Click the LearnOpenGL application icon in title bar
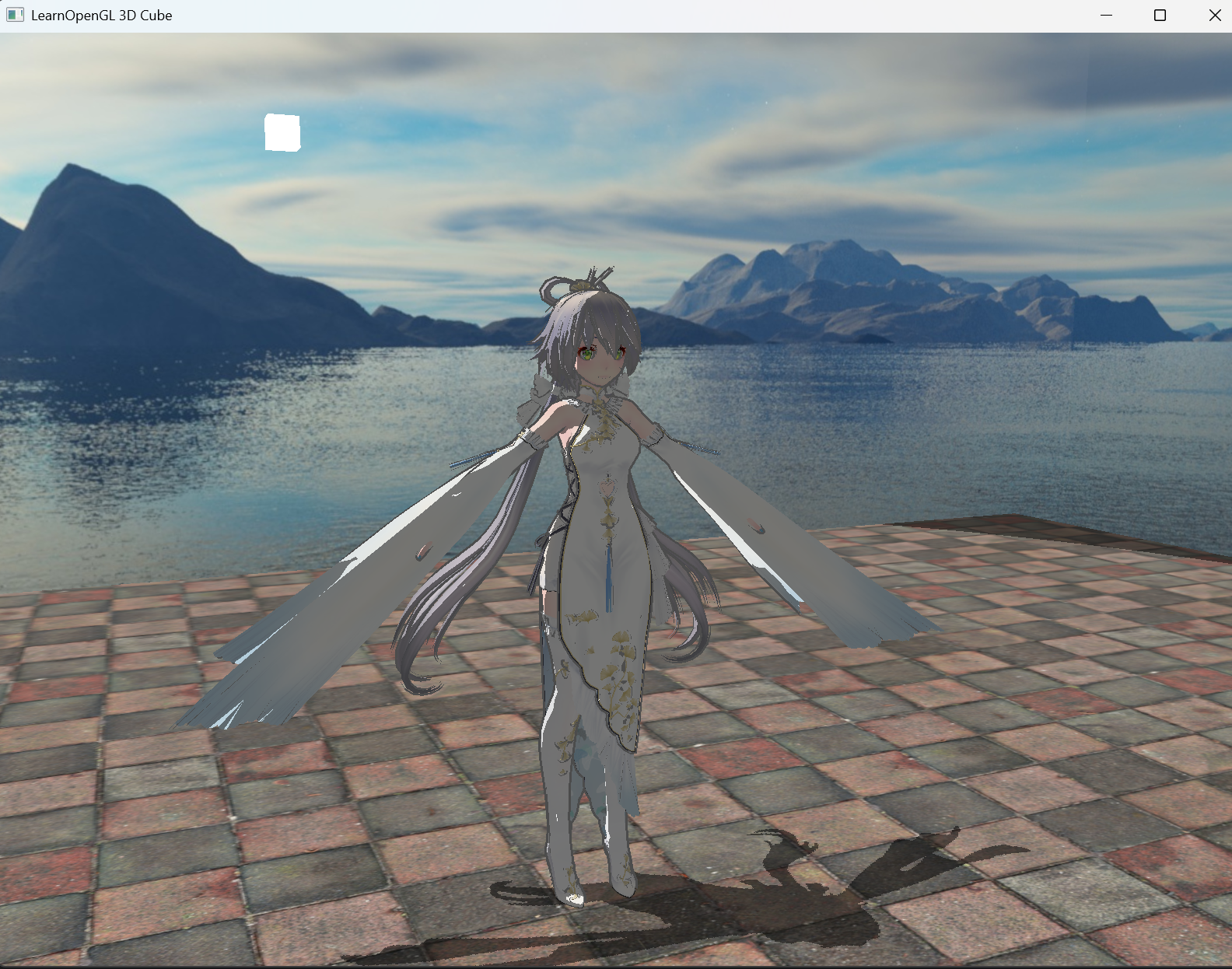Viewport: 1232px width, 969px height. (x=14, y=15)
